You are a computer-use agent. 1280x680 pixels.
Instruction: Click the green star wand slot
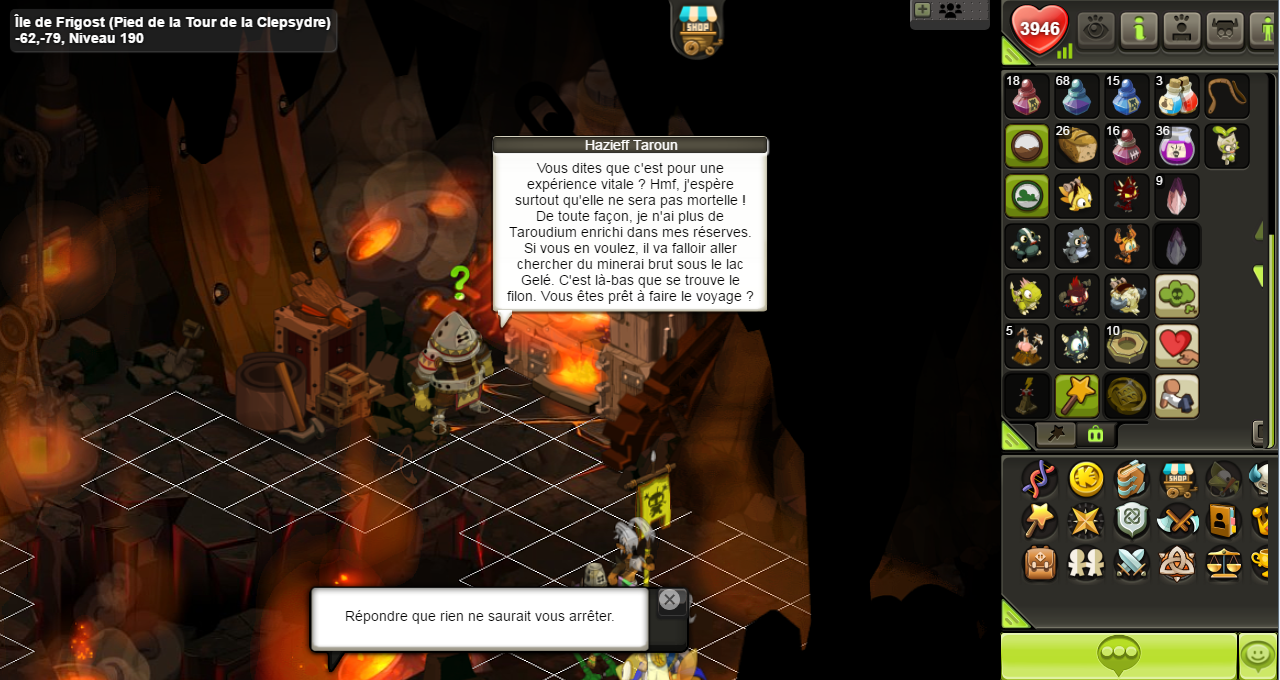1077,396
